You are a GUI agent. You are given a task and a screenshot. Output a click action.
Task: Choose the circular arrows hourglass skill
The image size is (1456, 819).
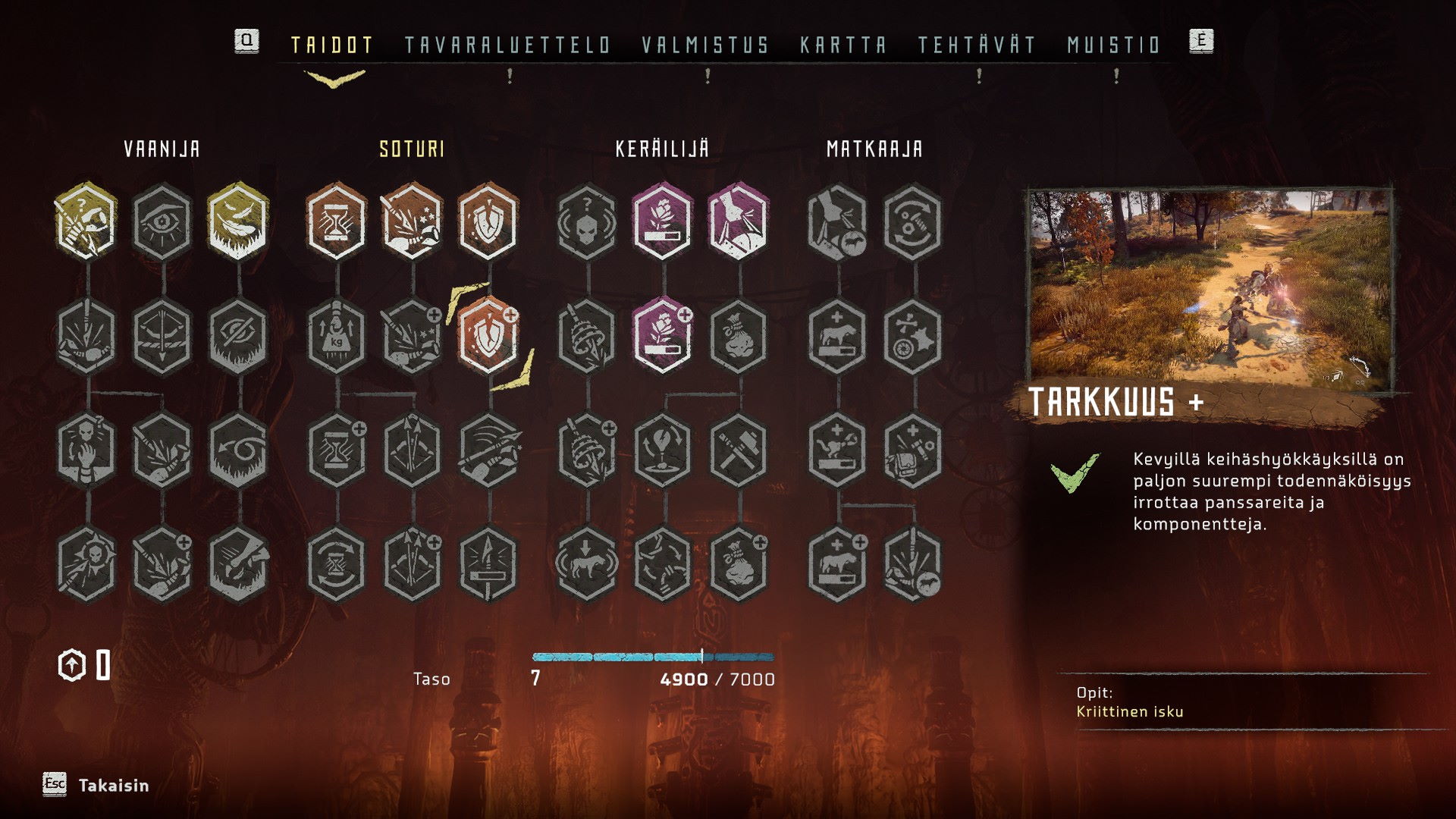point(336,564)
